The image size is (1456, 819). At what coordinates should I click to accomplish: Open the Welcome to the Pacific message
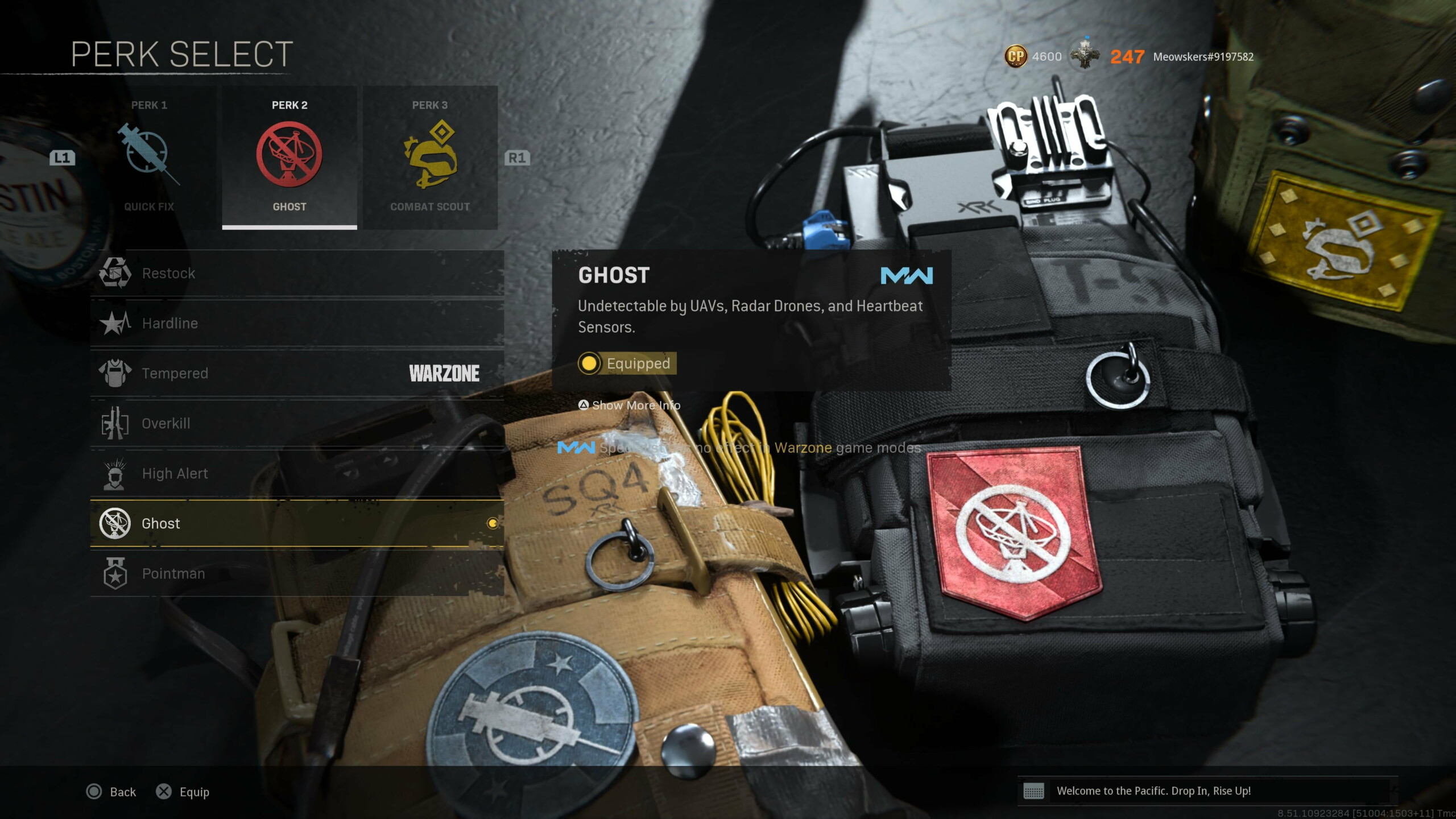(1153, 791)
